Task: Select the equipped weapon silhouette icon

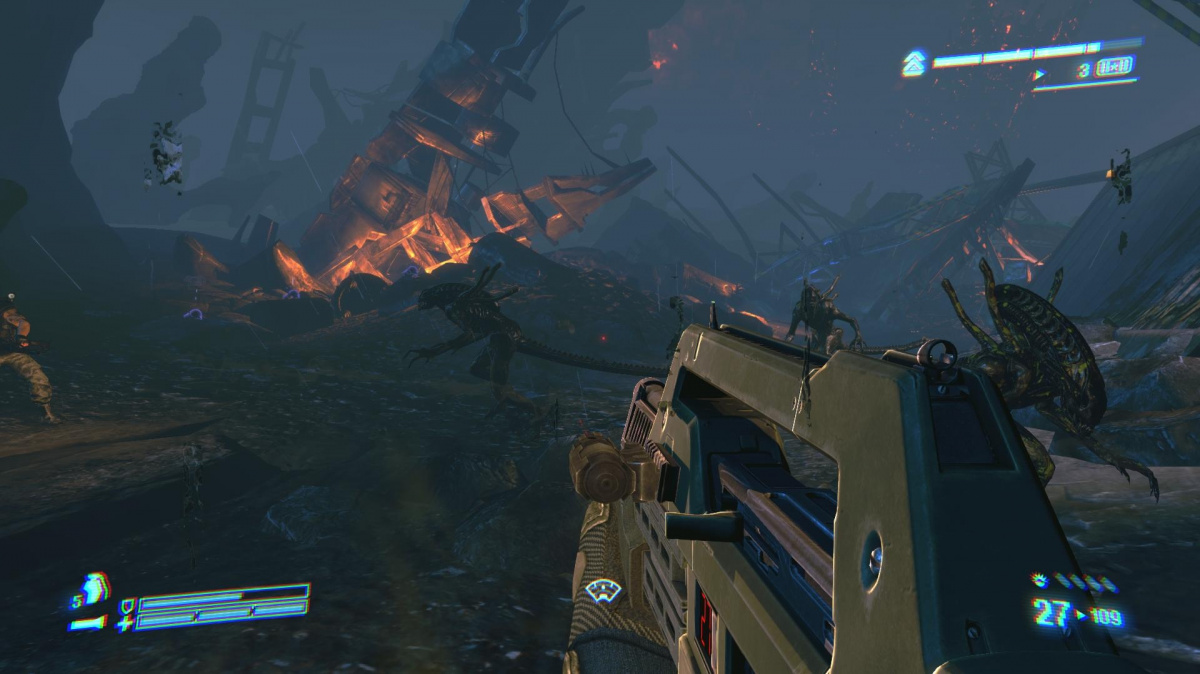Action: 88,623
